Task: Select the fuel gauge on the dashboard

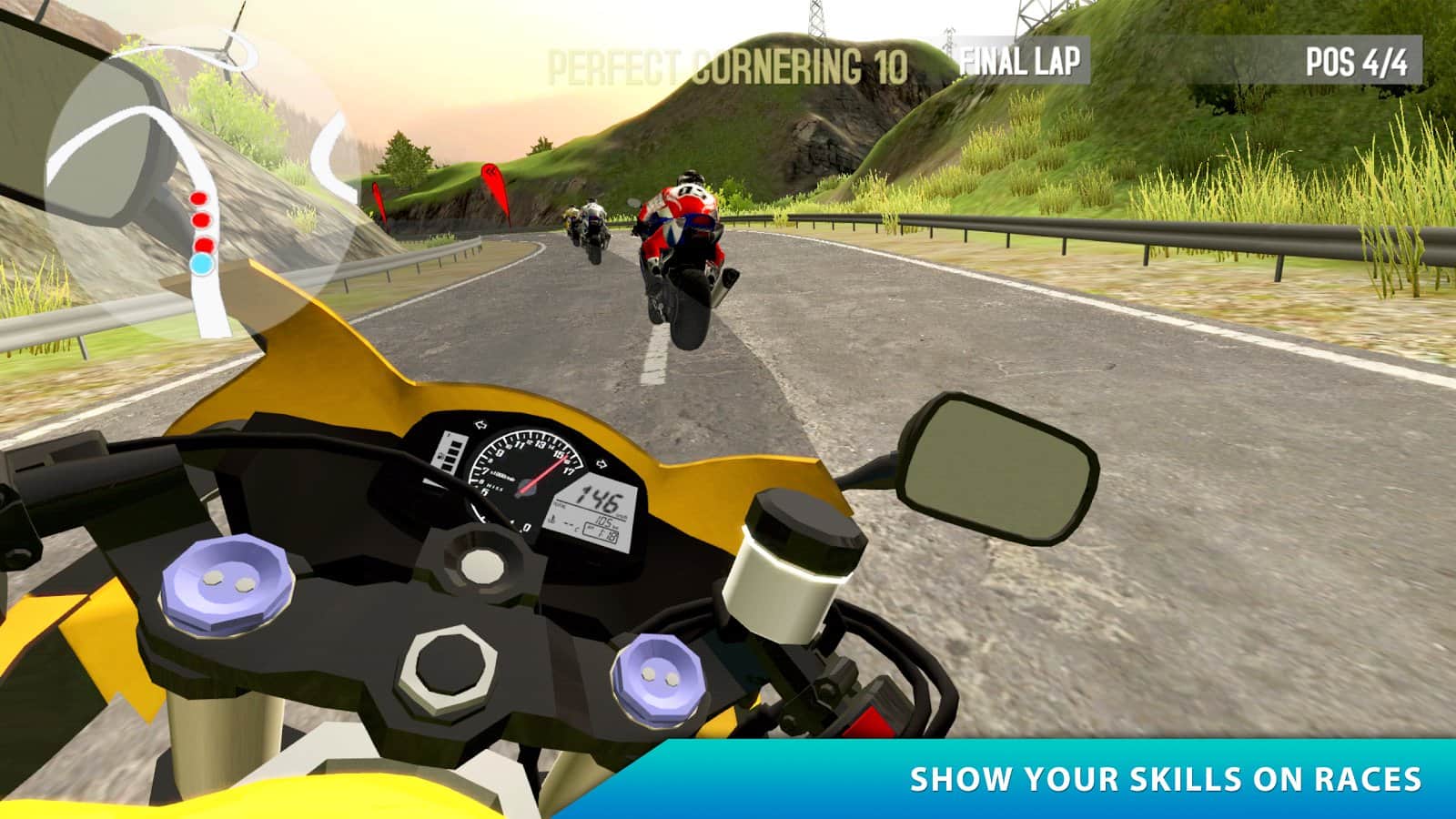Action: [x=452, y=452]
